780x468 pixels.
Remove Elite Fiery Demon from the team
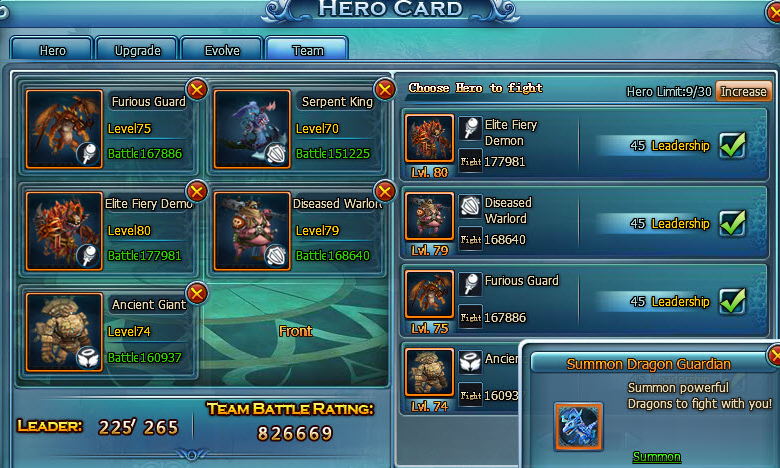[x=197, y=191]
